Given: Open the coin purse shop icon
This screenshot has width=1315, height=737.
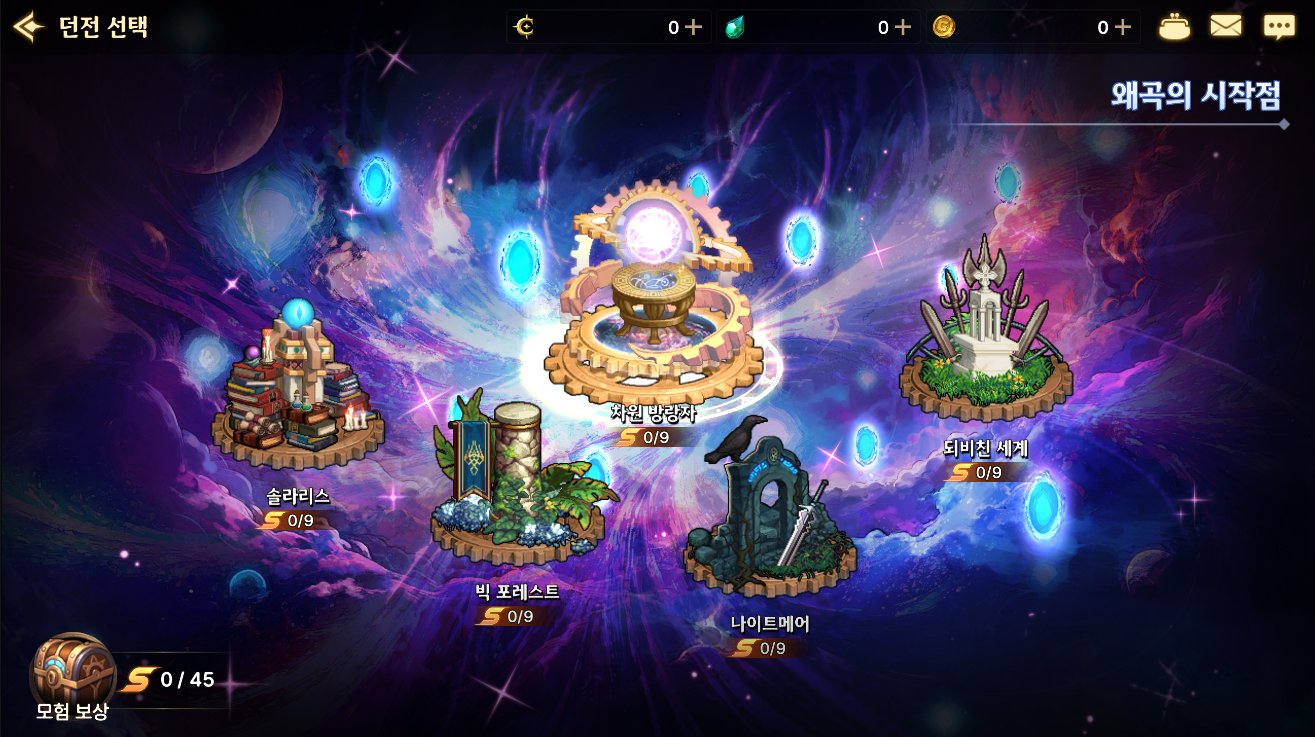Looking at the screenshot, I should pyautogui.click(x=1174, y=27).
